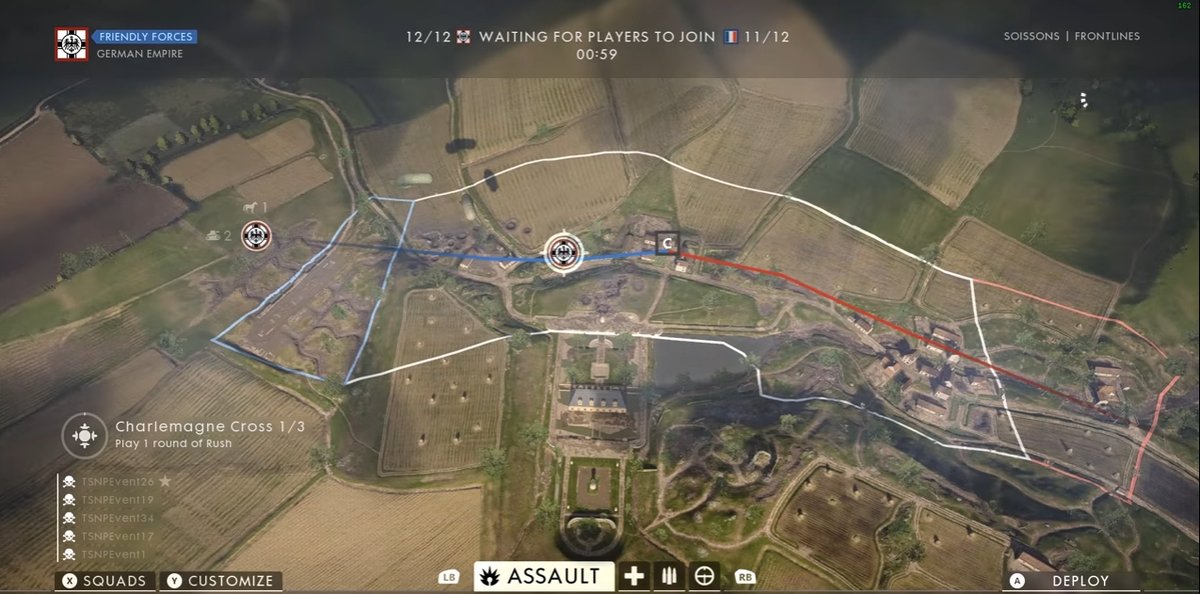The height and width of the screenshot is (594, 1200).
Task: Select squad member TSNPEvent19
Action: coord(118,500)
